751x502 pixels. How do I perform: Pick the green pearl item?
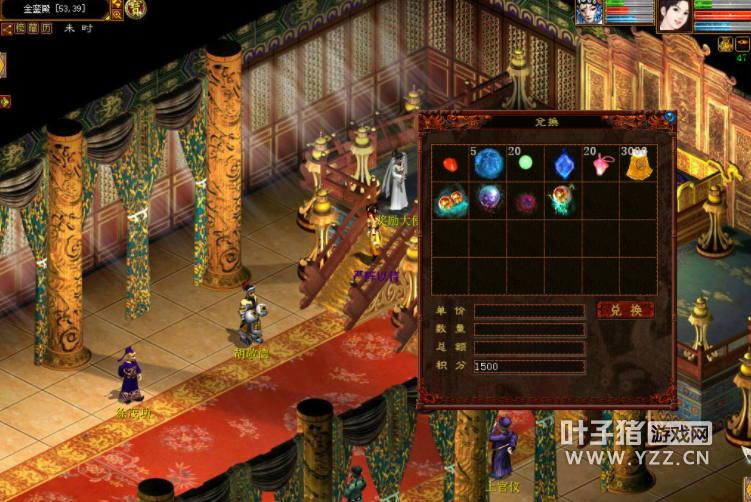pyautogui.click(x=525, y=163)
